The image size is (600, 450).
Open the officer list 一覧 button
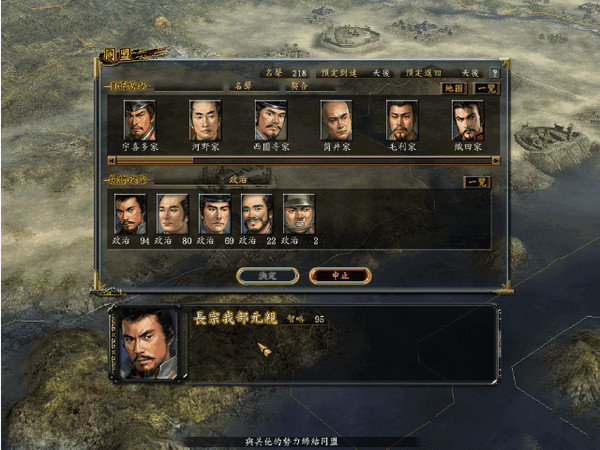[477, 182]
